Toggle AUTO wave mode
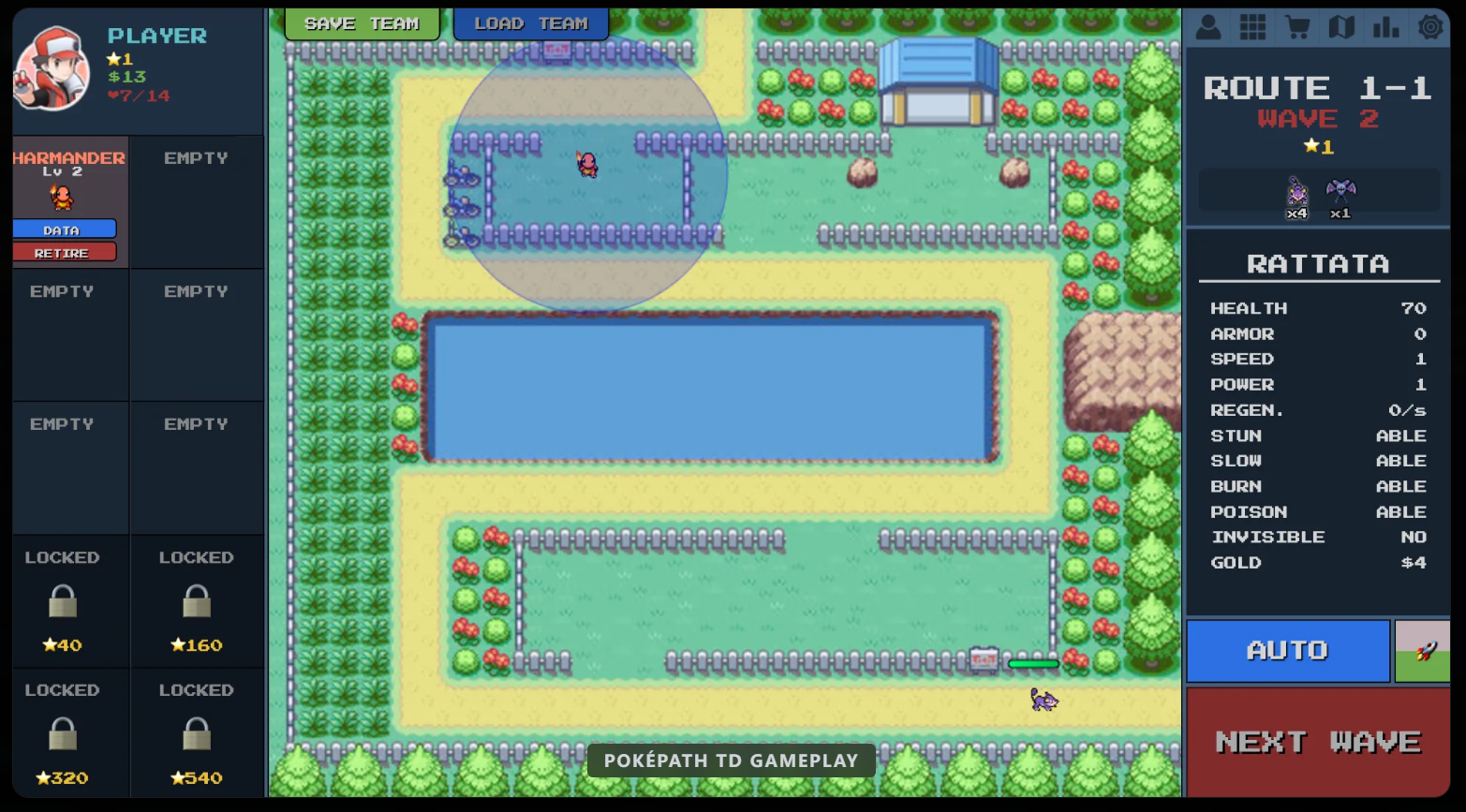This screenshot has width=1466, height=812. [1288, 650]
